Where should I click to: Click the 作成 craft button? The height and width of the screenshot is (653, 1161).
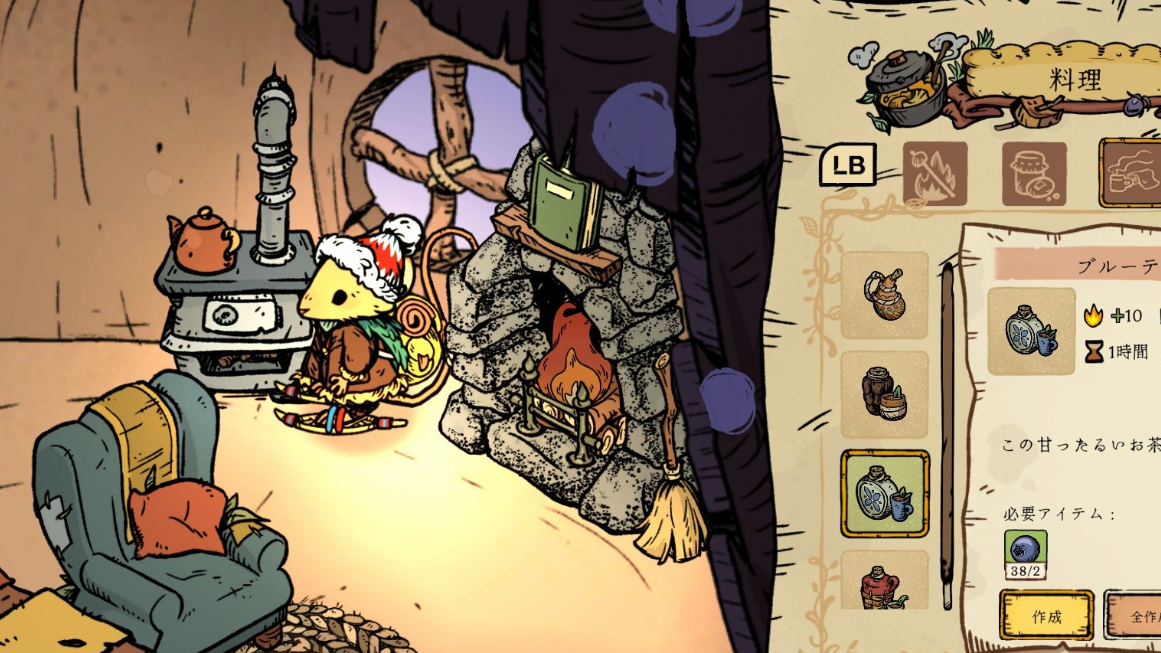[1046, 615]
